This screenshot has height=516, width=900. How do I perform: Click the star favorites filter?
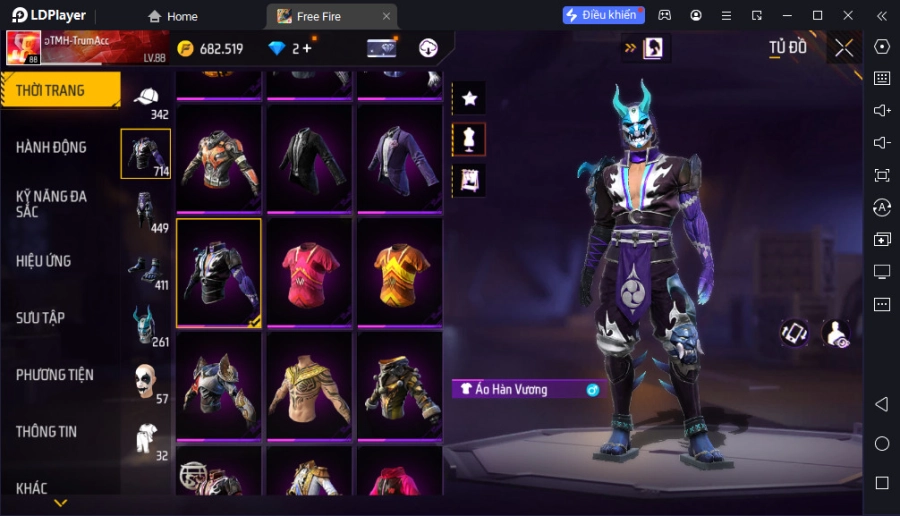pos(469,98)
